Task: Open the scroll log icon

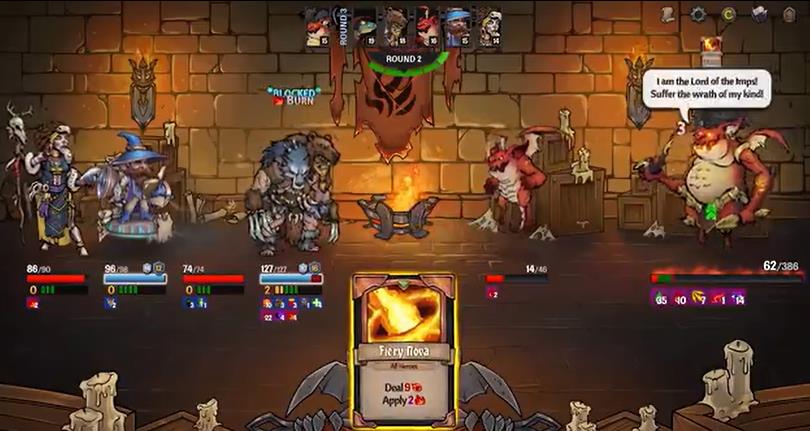Action: click(667, 14)
